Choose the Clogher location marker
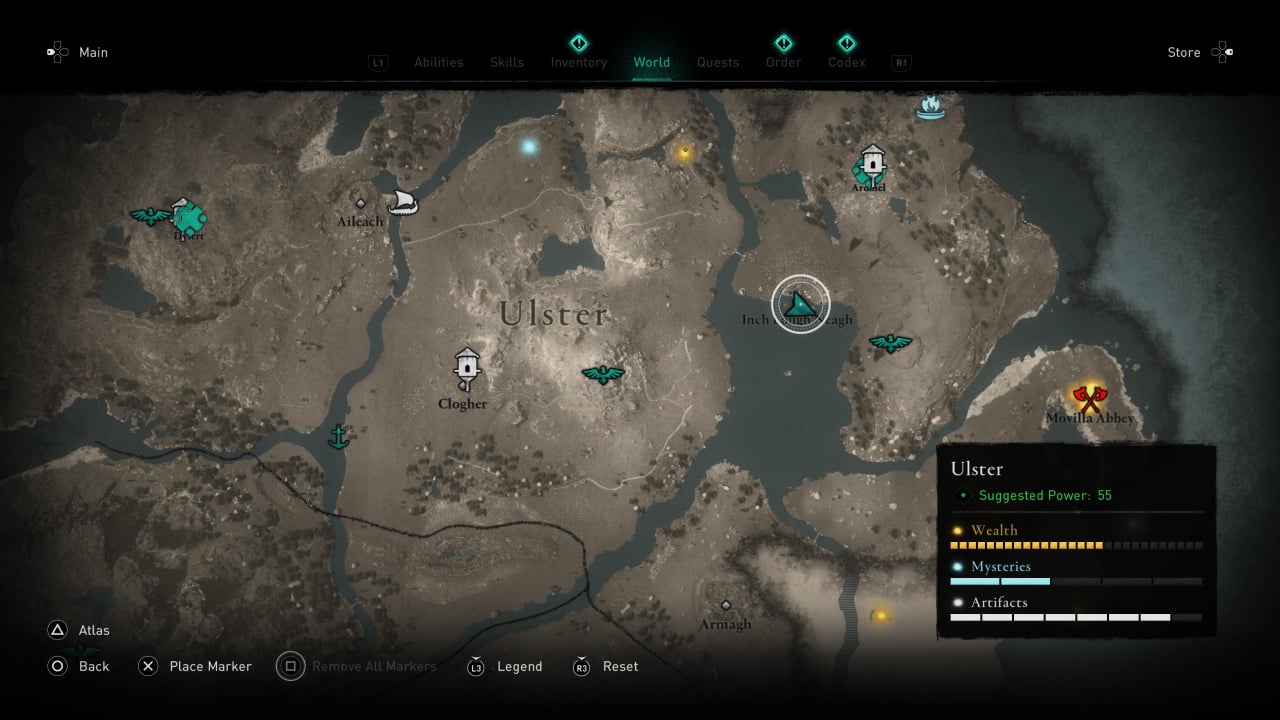Screen dimensions: 1280x720 (x=466, y=366)
